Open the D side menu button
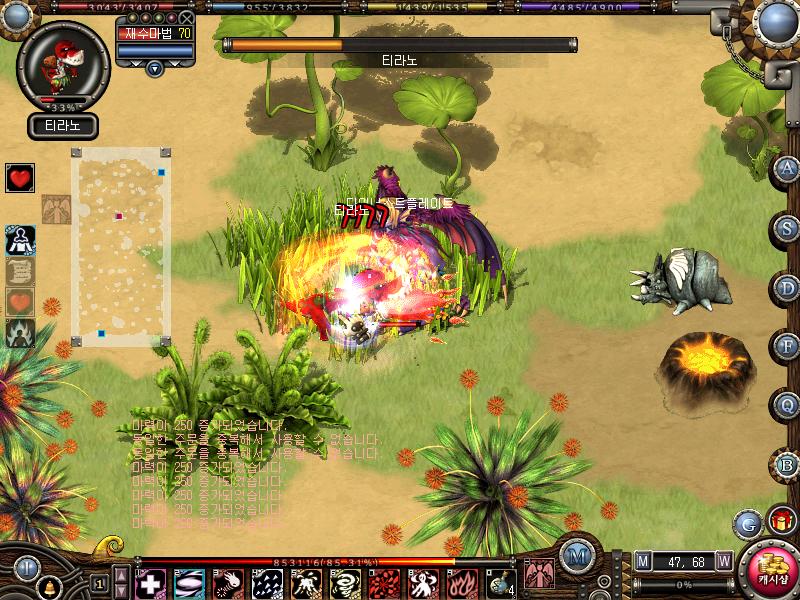Screen dimensions: 800x600 point(787,287)
